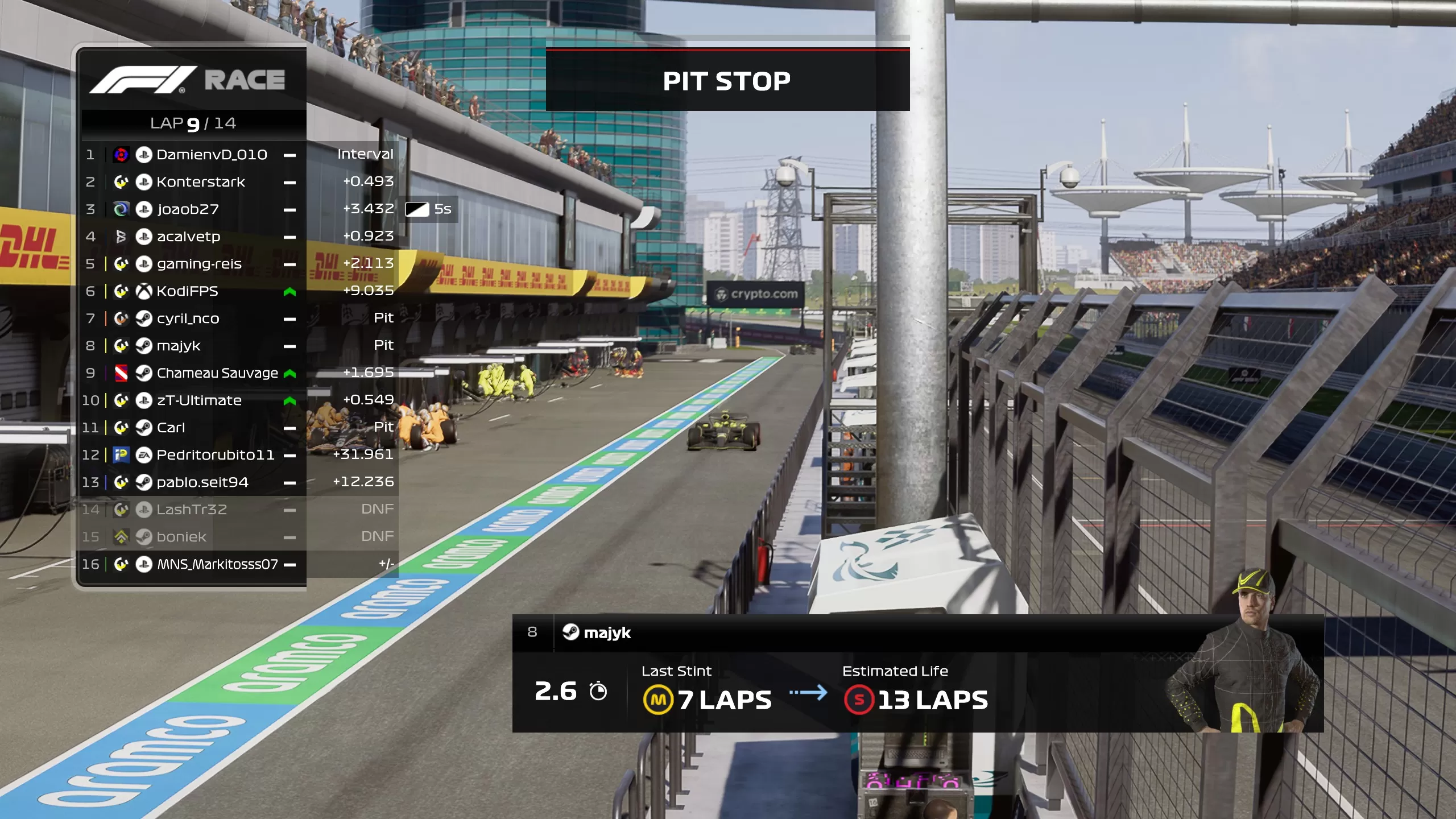This screenshot has width=1456, height=819.
Task: Choose Konterstark's row in the standings
Action: point(201,182)
